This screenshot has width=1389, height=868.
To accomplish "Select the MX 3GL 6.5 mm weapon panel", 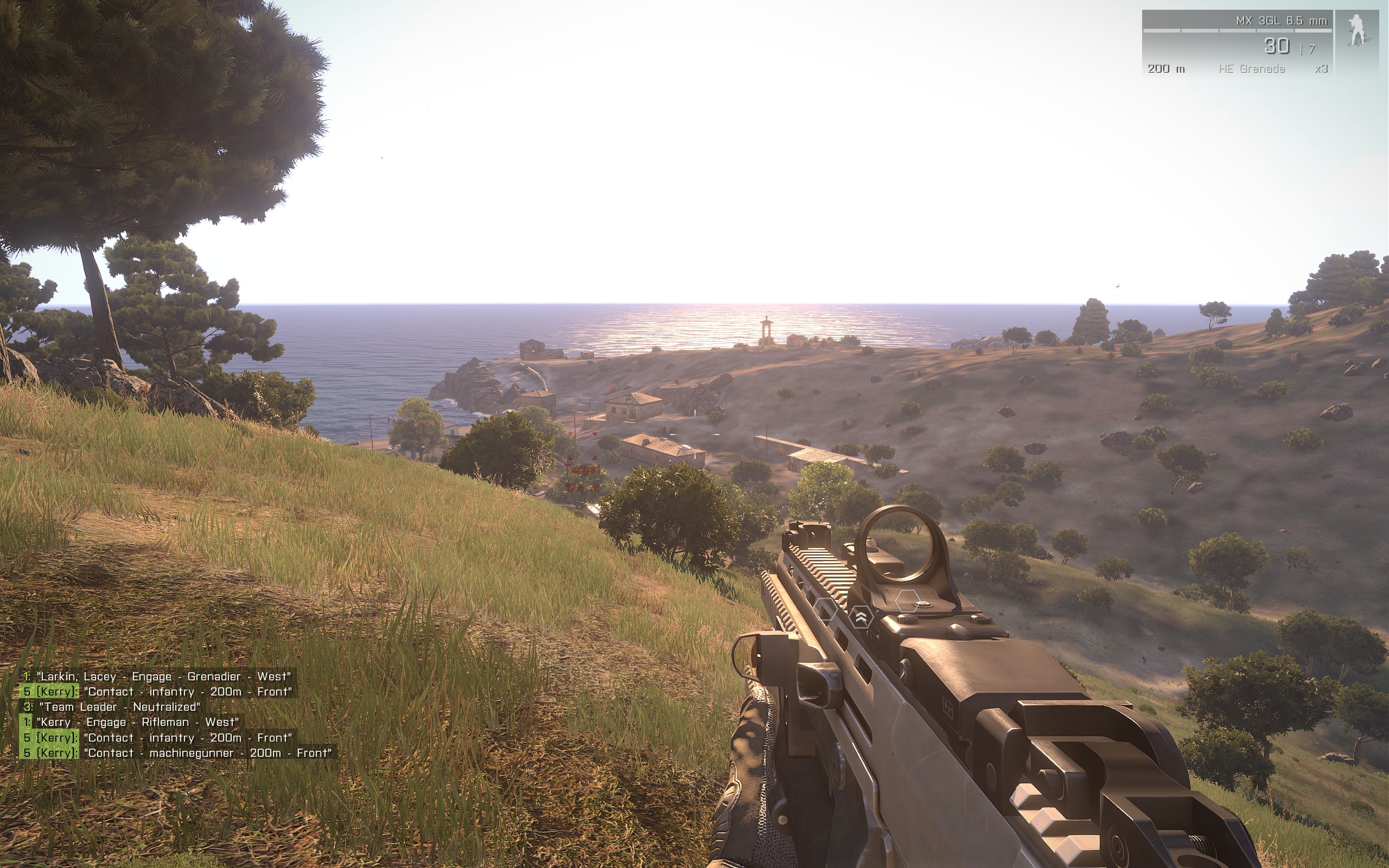I will point(1237,43).
